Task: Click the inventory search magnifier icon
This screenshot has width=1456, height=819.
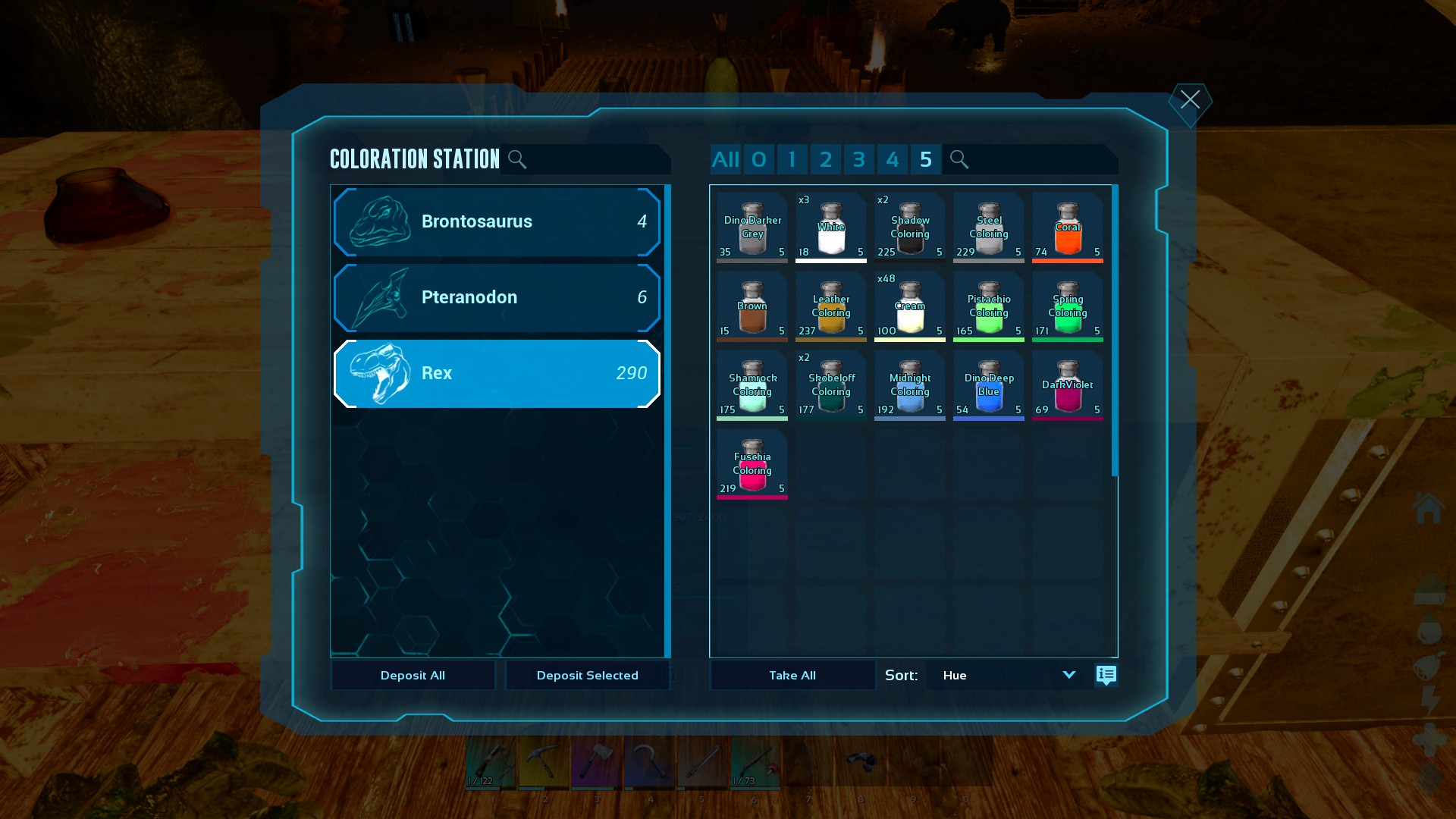Action: (x=959, y=159)
